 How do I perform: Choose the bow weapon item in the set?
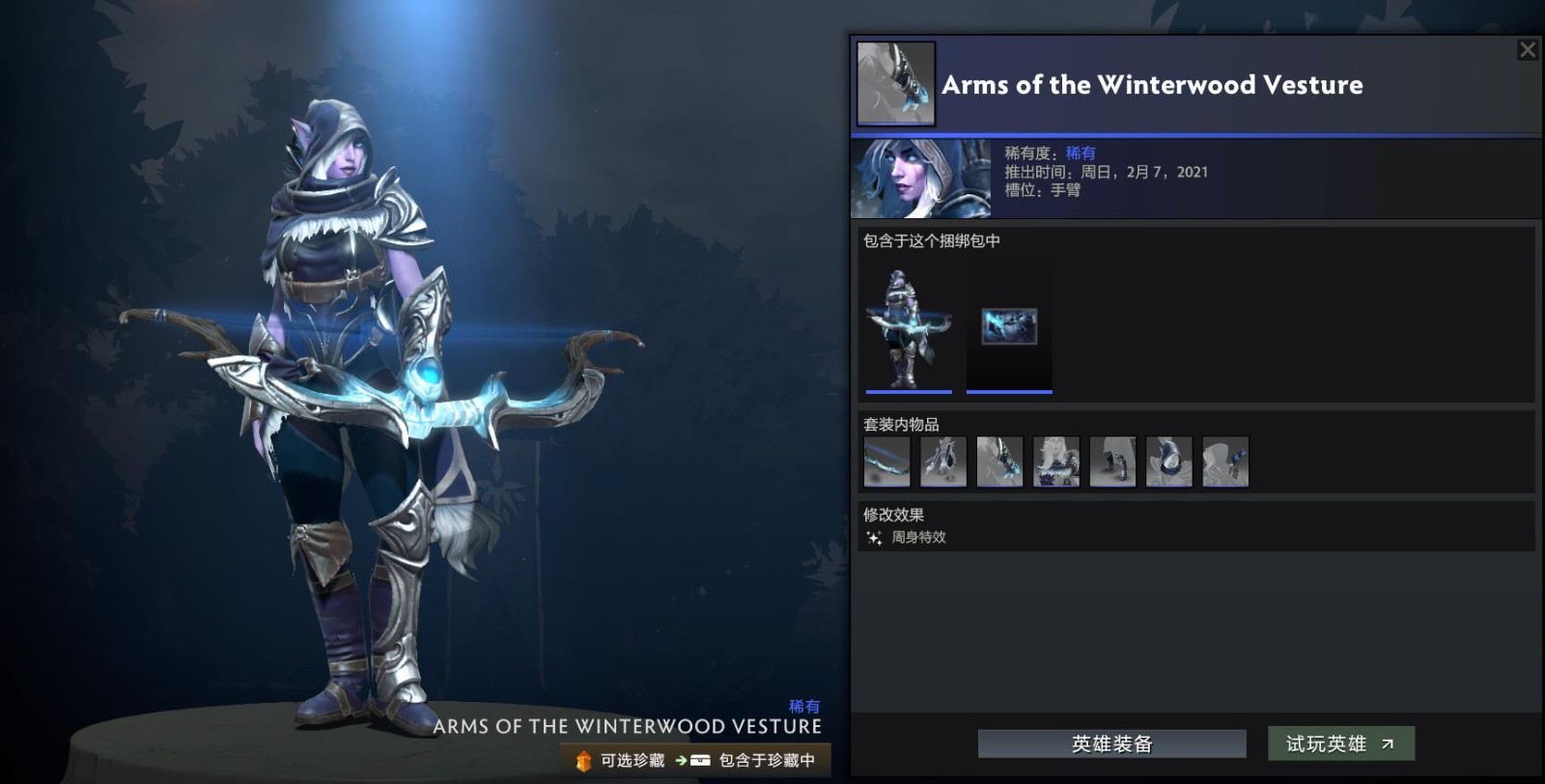[x=886, y=462]
